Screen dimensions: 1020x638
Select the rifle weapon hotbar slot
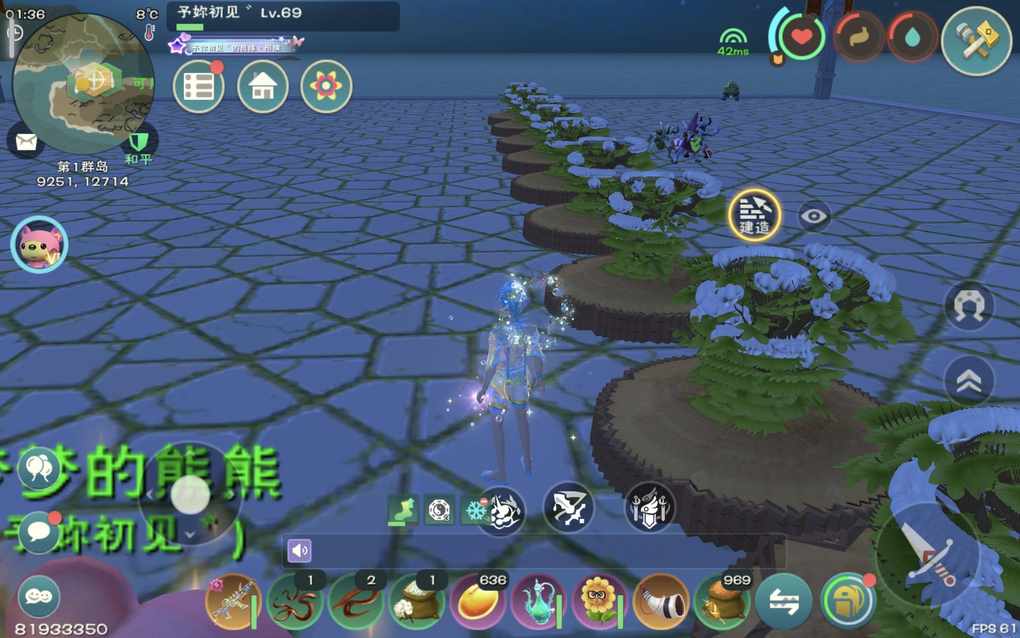click(x=231, y=602)
